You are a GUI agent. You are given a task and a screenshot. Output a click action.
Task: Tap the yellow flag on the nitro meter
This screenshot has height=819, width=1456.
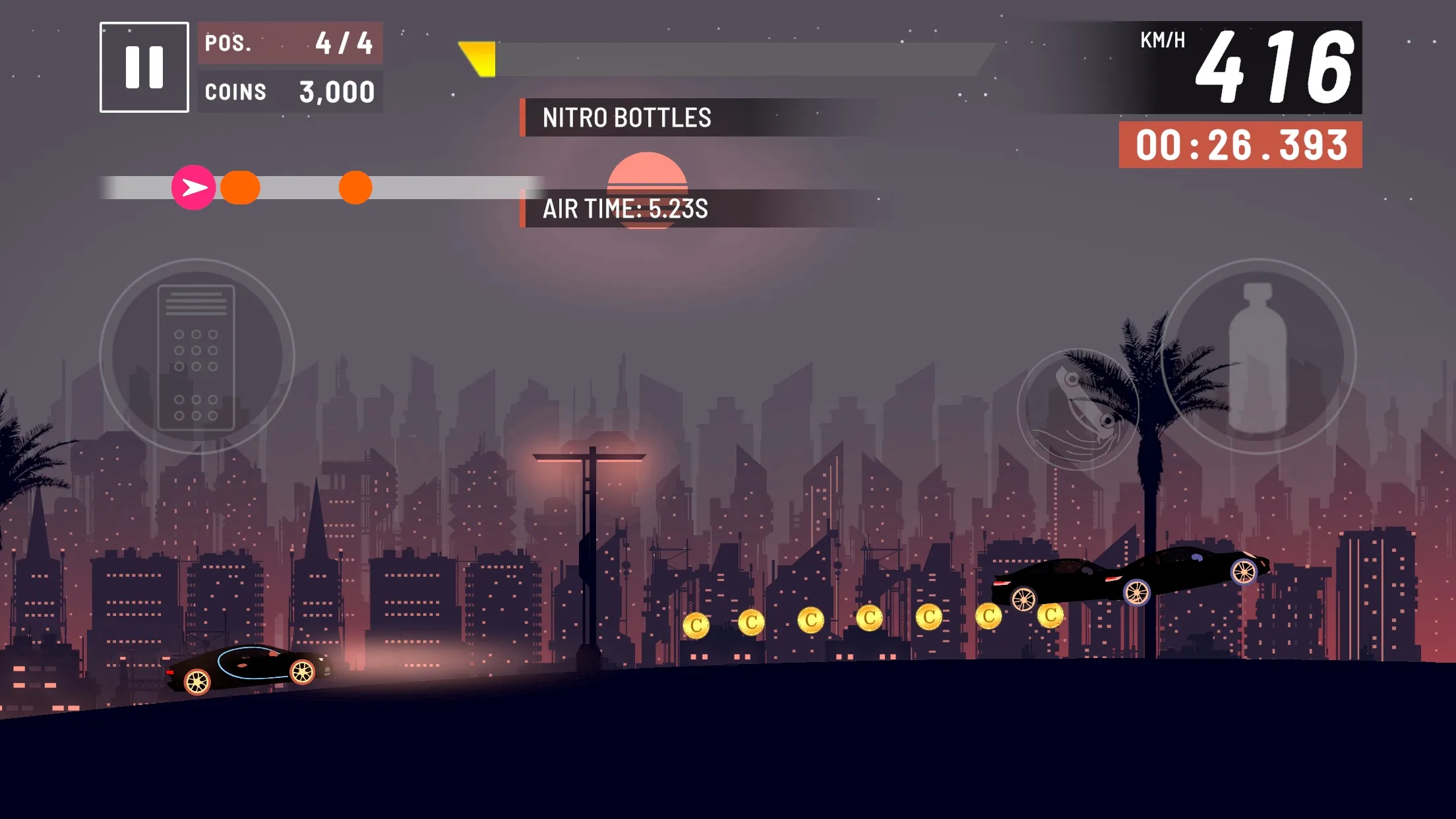[479, 58]
